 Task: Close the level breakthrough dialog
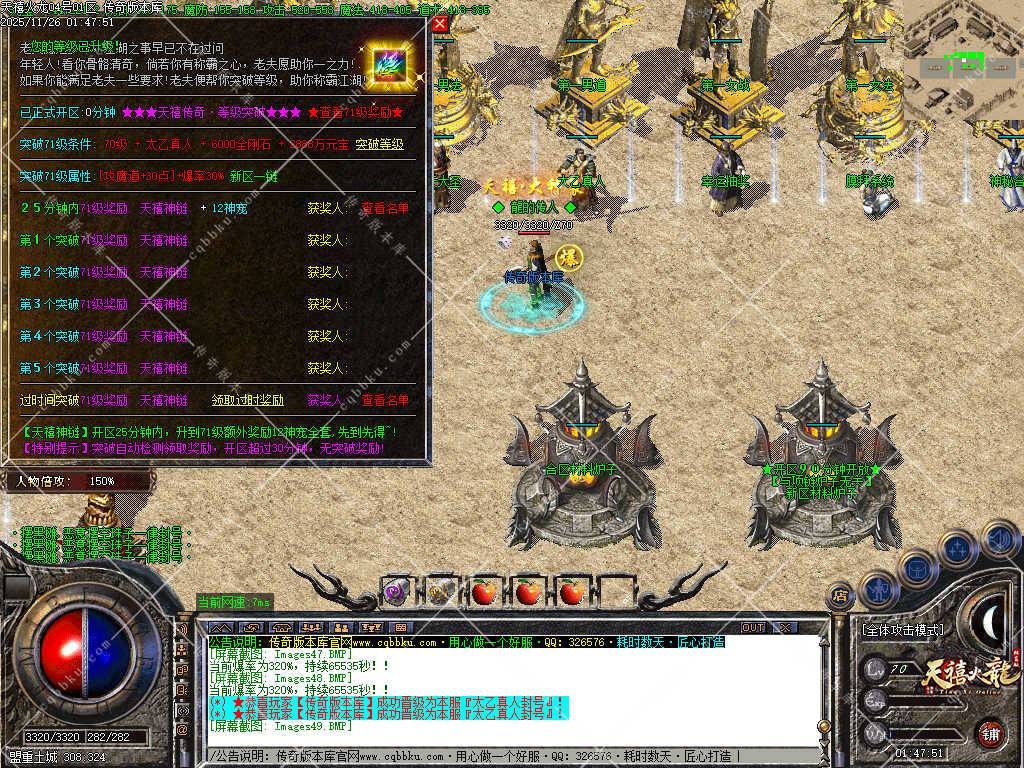coord(440,24)
